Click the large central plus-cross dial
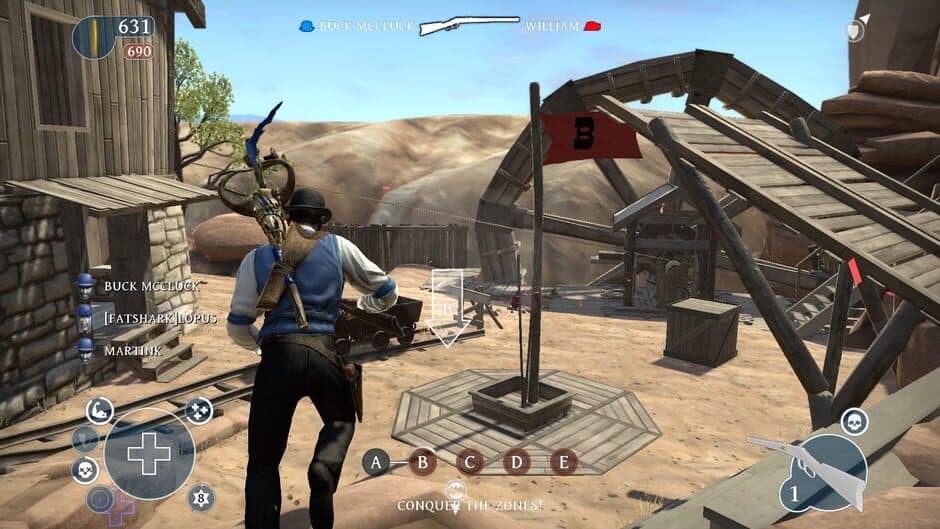This screenshot has width=940, height=529. tap(149, 454)
